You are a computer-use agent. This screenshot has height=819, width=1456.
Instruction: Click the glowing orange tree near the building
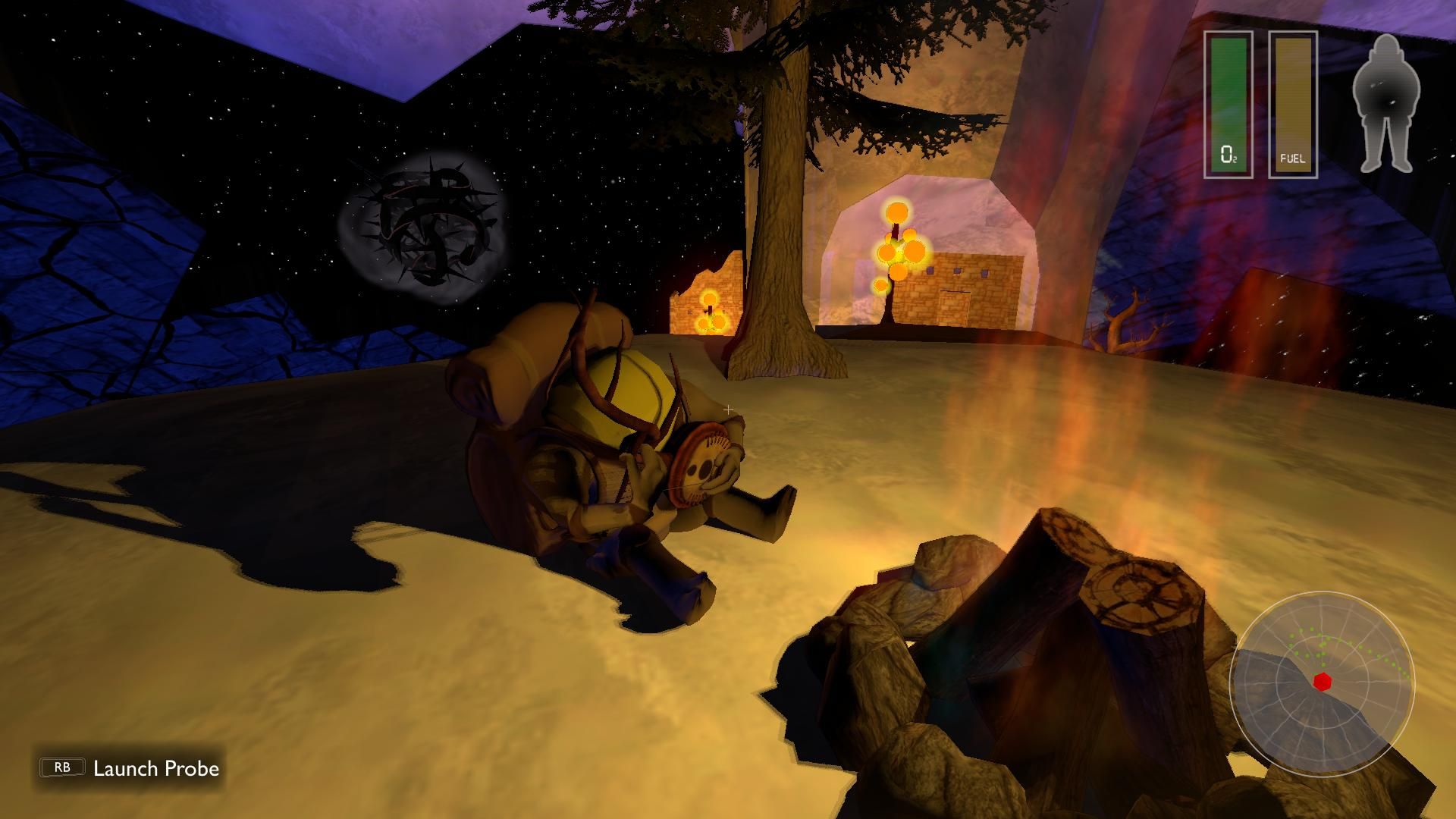(x=899, y=250)
